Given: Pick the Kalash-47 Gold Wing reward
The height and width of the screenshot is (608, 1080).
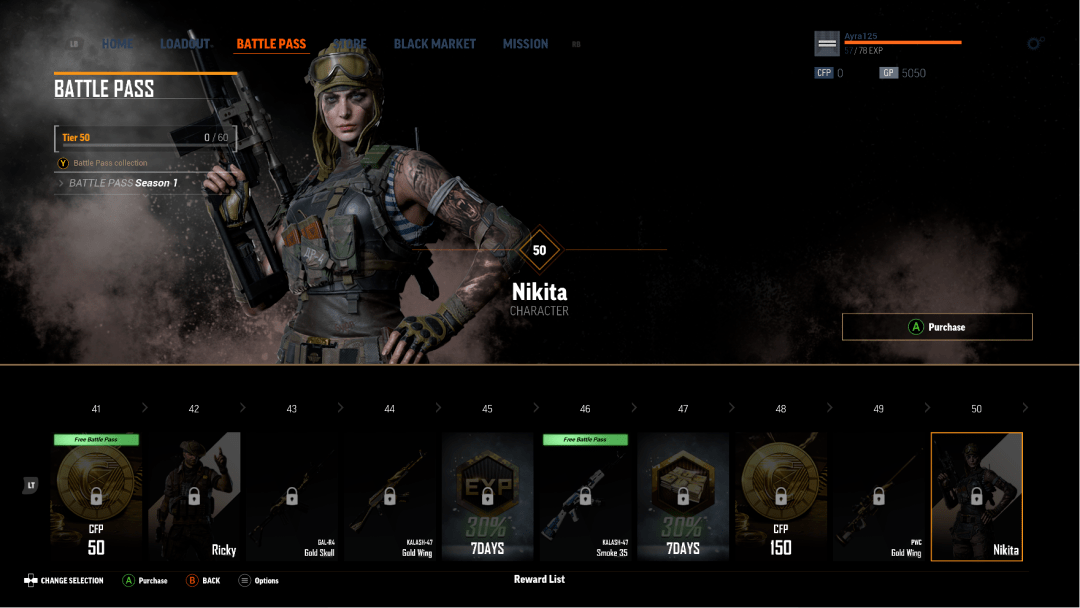Looking at the screenshot, I should point(389,496).
